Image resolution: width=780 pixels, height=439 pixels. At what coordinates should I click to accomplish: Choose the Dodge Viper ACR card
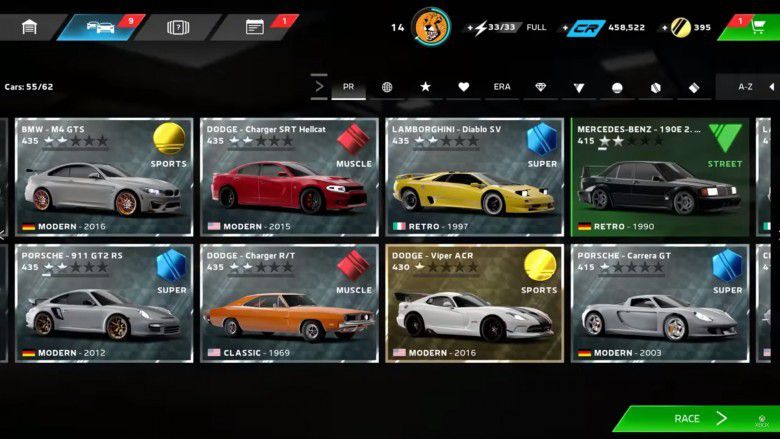tap(474, 303)
